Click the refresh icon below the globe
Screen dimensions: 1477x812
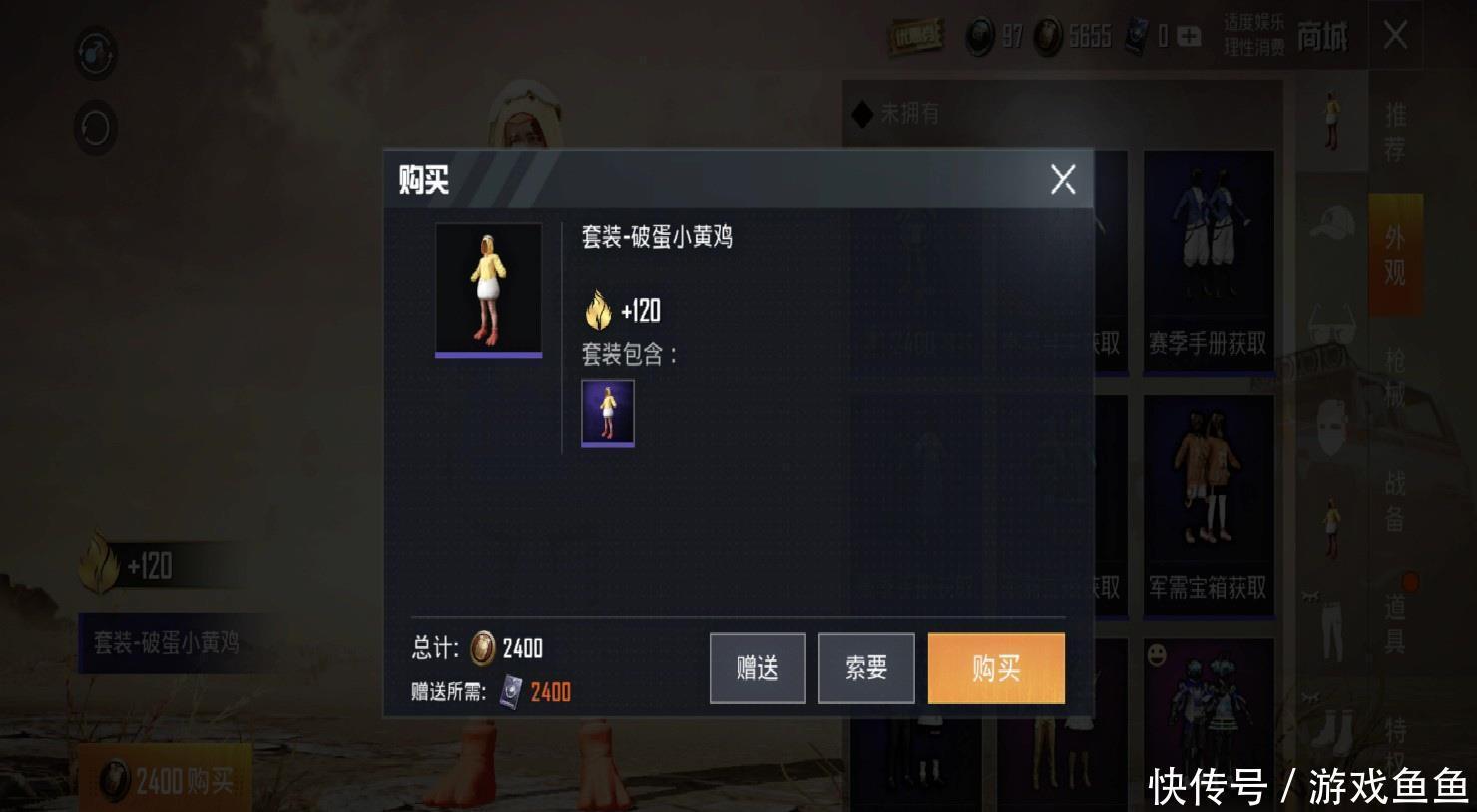[x=95, y=128]
